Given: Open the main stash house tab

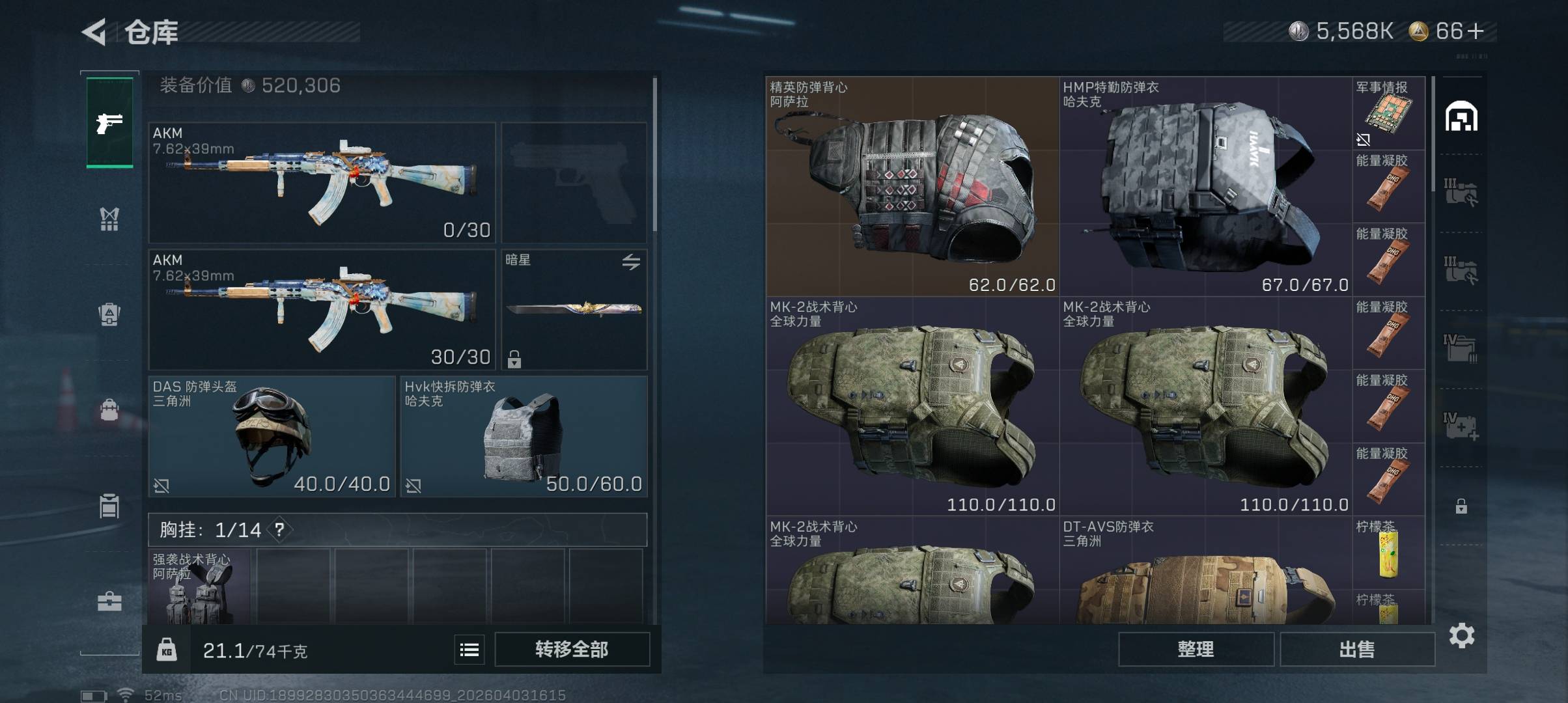Looking at the screenshot, I should click(x=1461, y=117).
